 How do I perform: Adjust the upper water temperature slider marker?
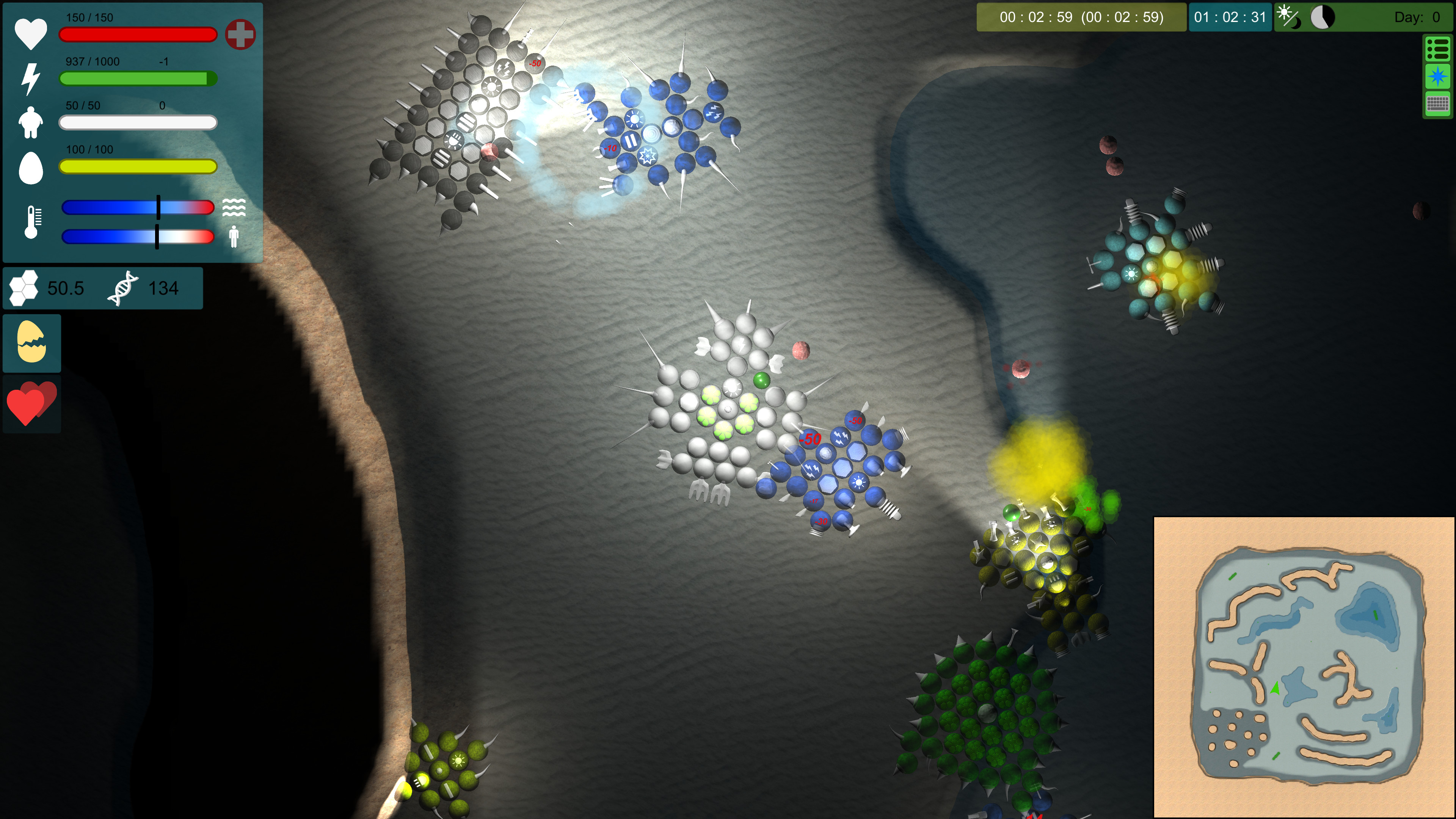pyautogui.click(x=159, y=207)
